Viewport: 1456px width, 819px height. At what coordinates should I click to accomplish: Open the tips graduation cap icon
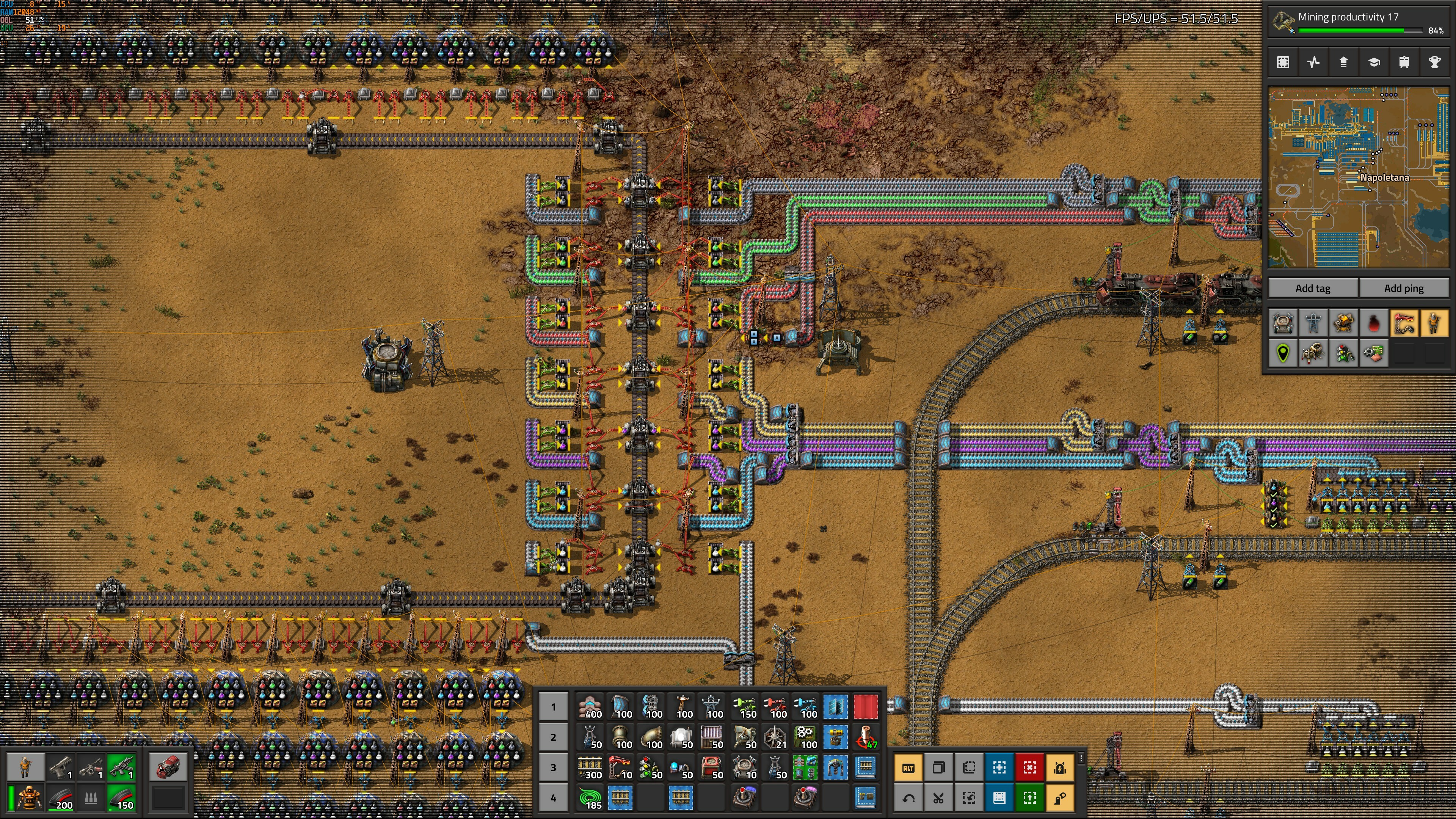click(x=1374, y=62)
